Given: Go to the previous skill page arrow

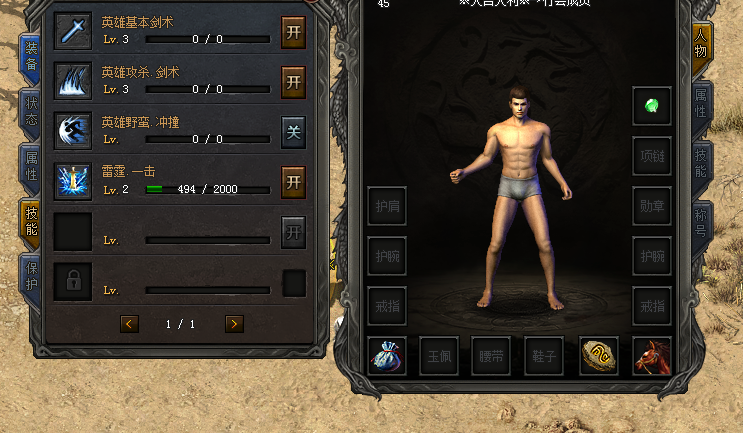Looking at the screenshot, I should click(130, 323).
